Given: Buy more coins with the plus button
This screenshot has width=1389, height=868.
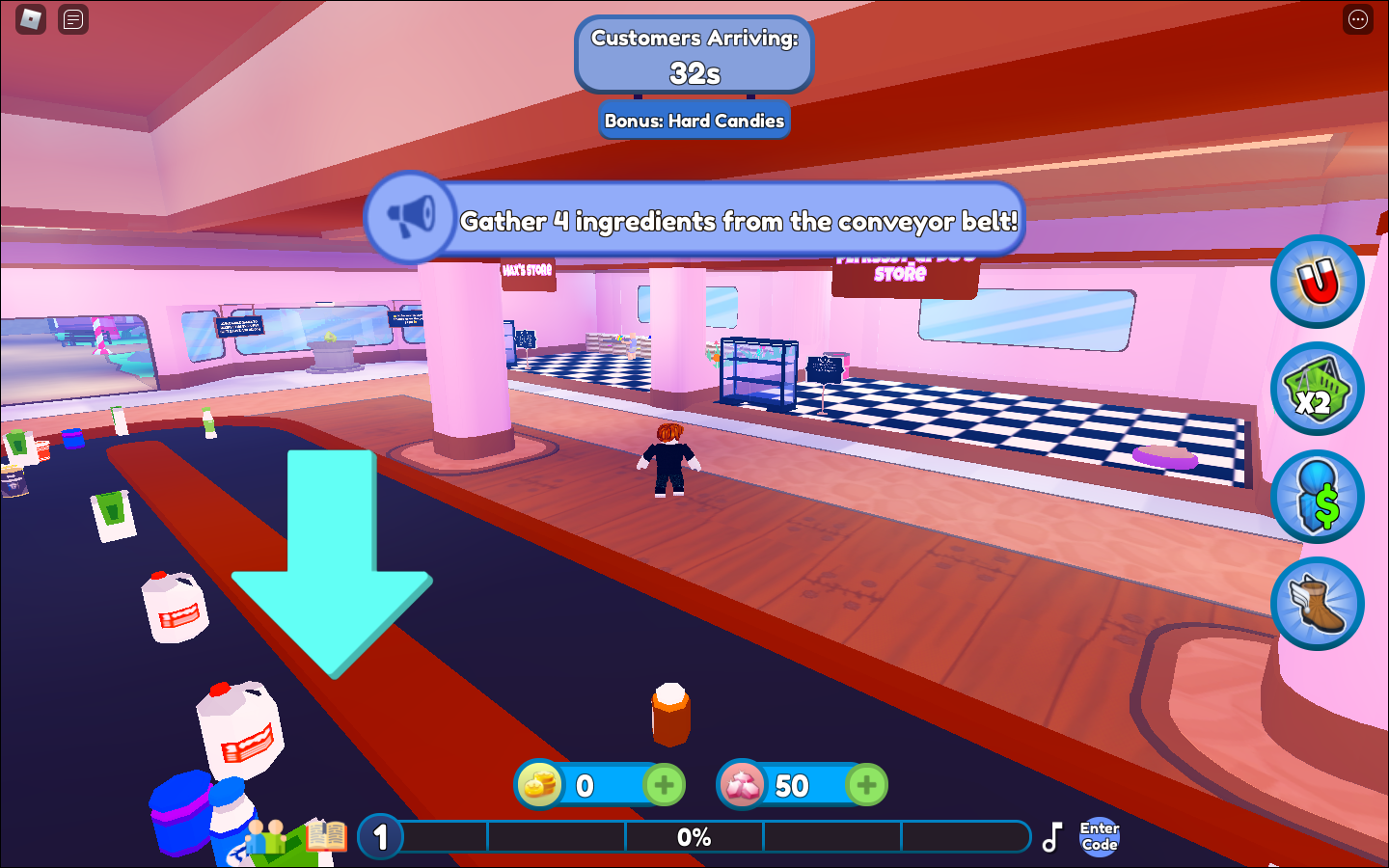Looking at the screenshot, I should (x=665, y=785).
